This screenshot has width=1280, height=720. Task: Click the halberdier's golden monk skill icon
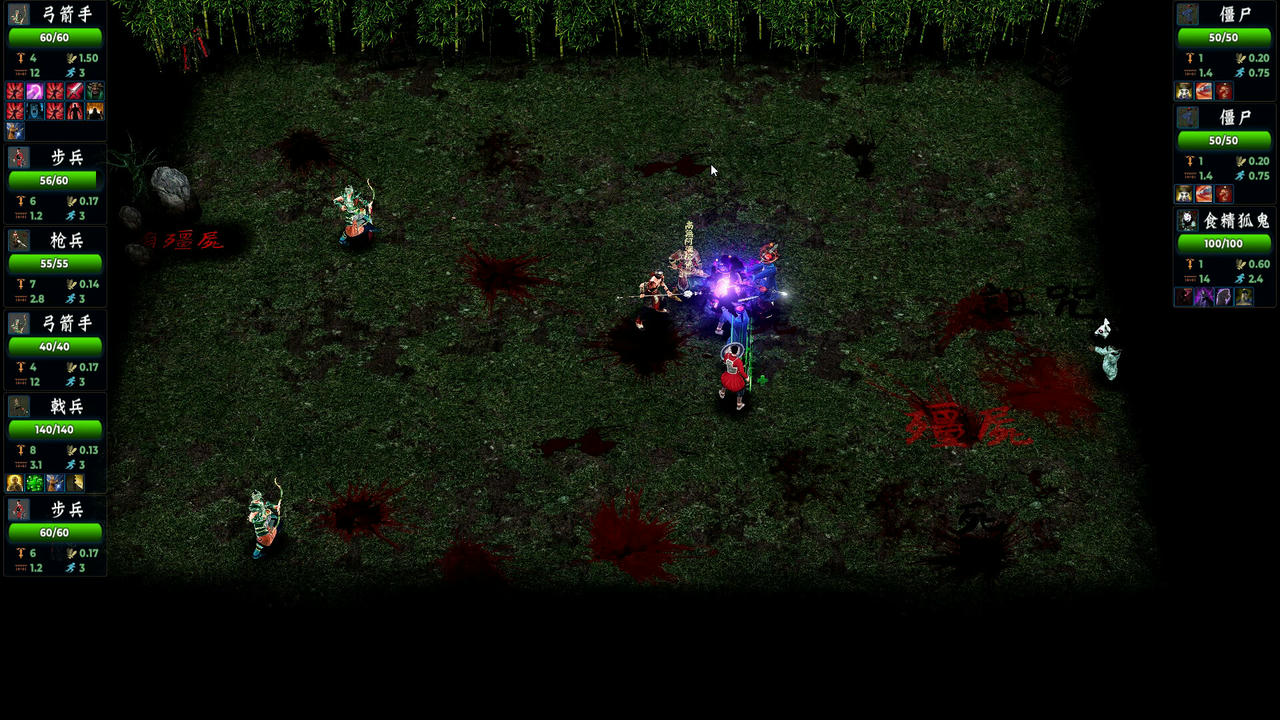pyautogui.click(x=15, y=483)
